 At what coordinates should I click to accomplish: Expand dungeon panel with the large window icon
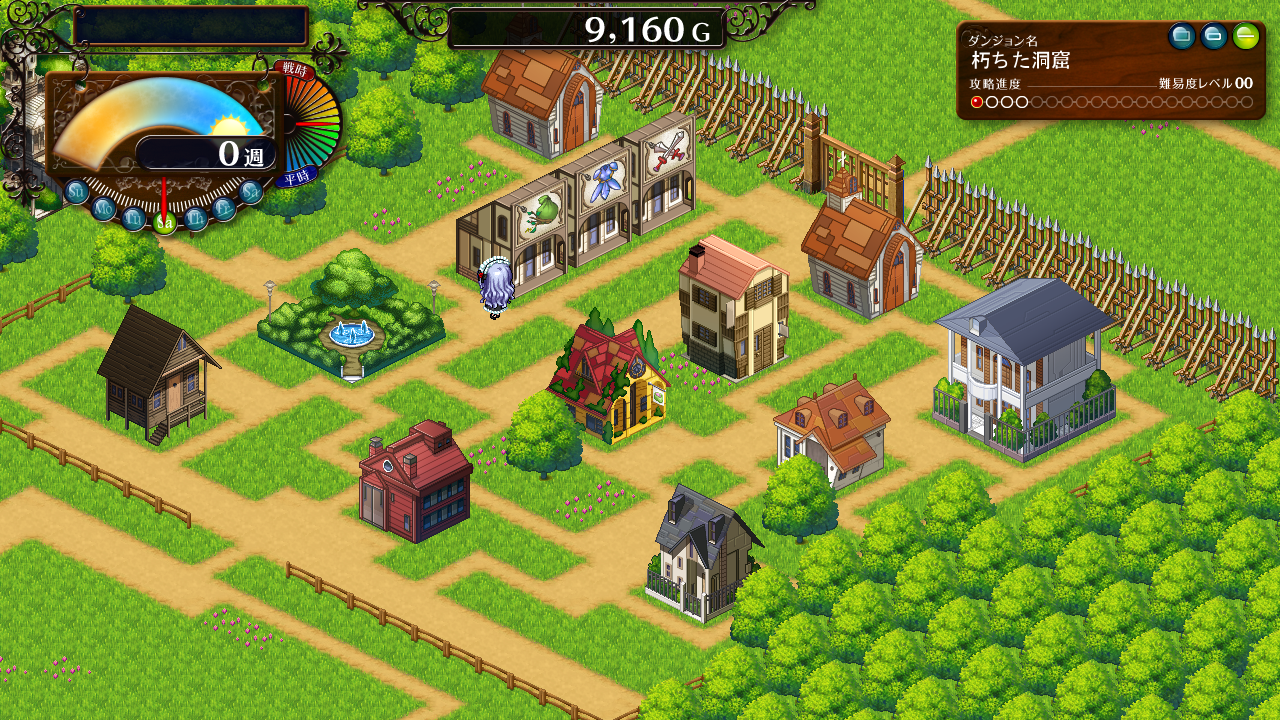tap(1182, 37)
